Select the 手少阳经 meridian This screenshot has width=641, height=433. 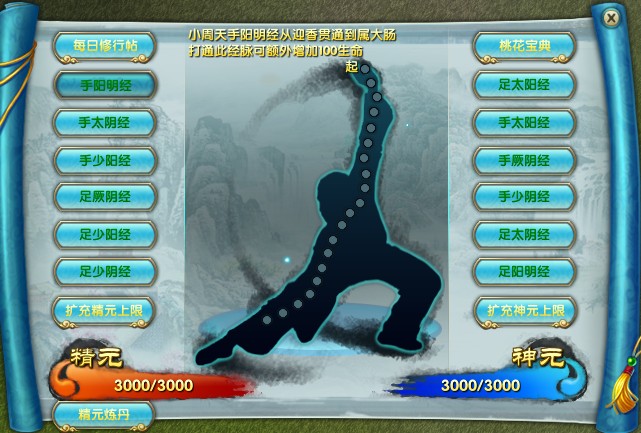point(104,159)
